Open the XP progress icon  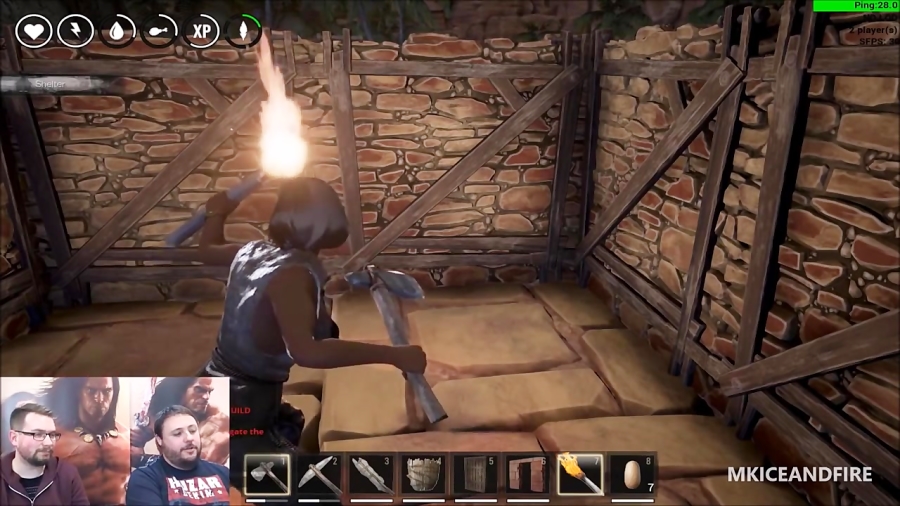click(x=202, y=30)
